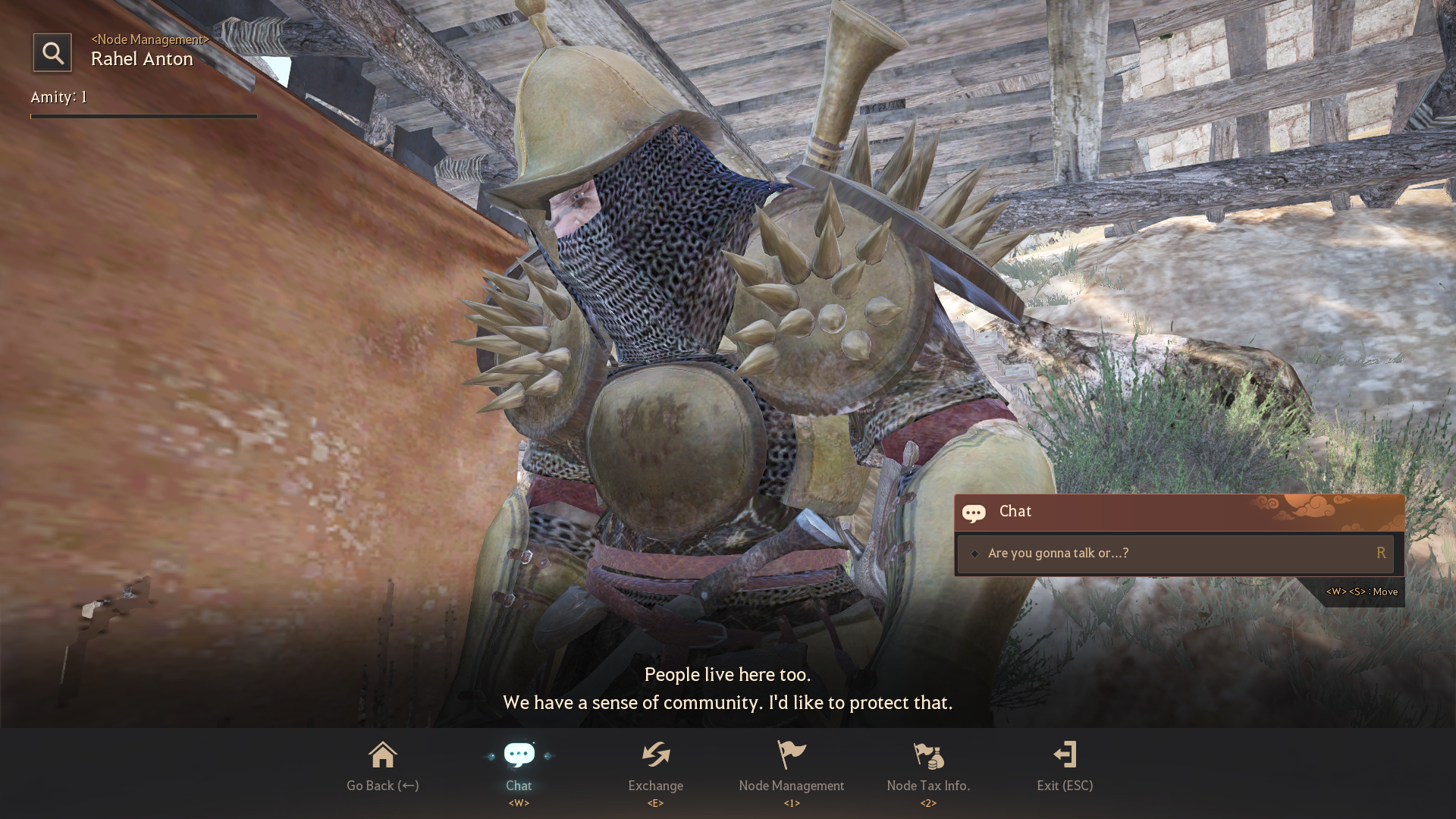The image size is (1456, 819).
Task: Open Chat with Rahel Anton
Action: 519,767
